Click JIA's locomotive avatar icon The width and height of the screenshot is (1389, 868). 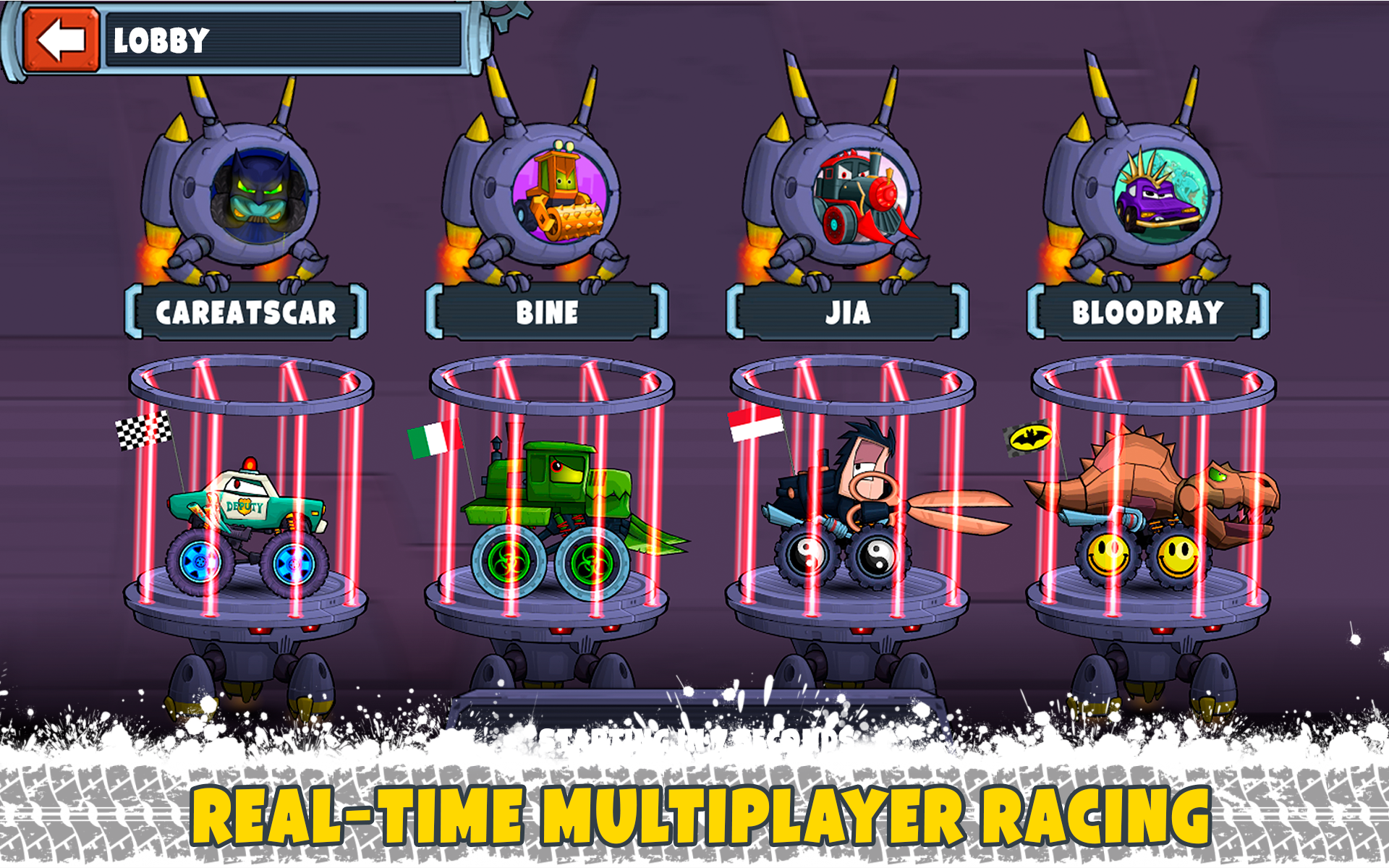[861, 195]
